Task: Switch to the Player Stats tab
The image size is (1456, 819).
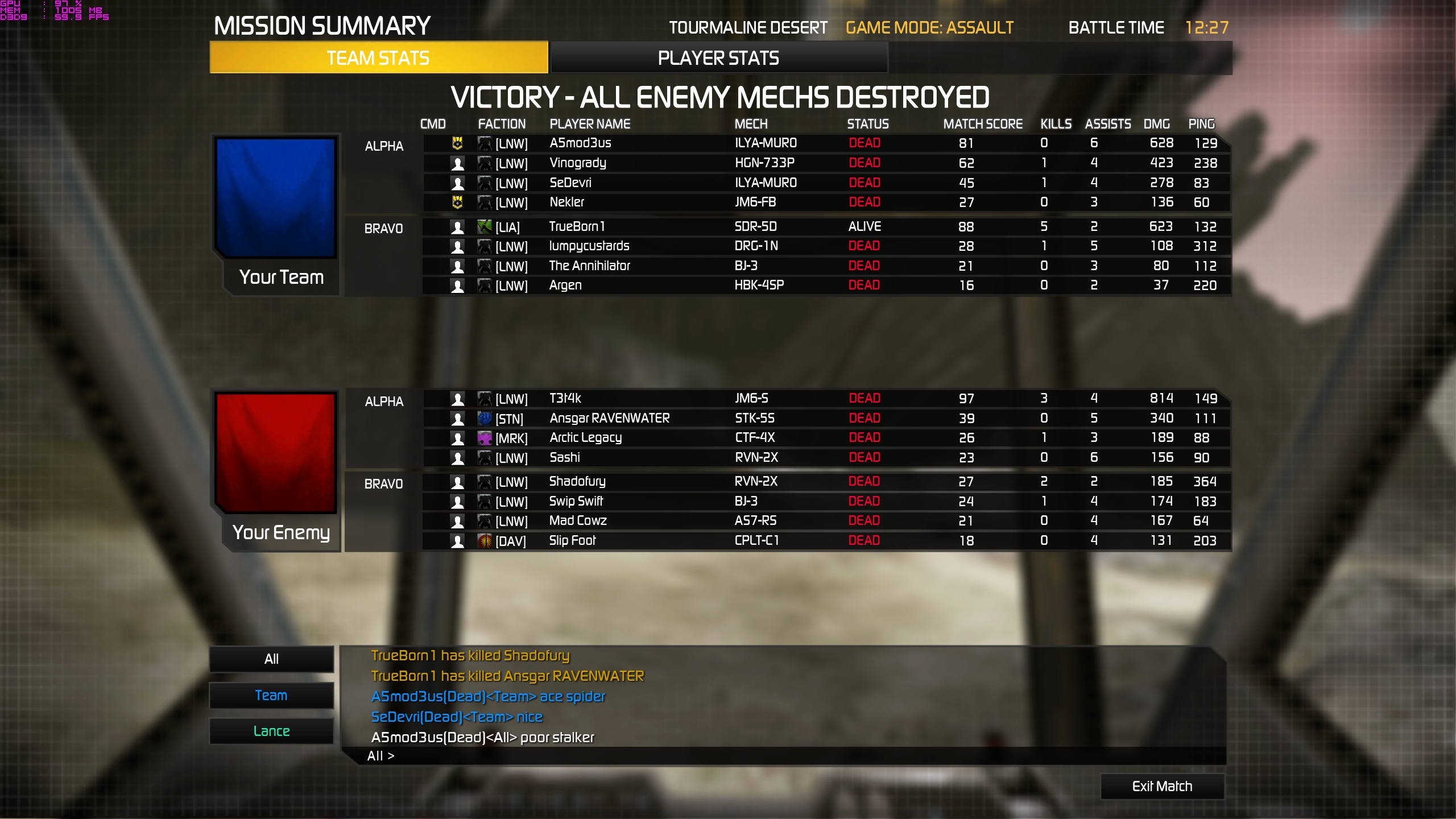Action: (x=718, y=58)
